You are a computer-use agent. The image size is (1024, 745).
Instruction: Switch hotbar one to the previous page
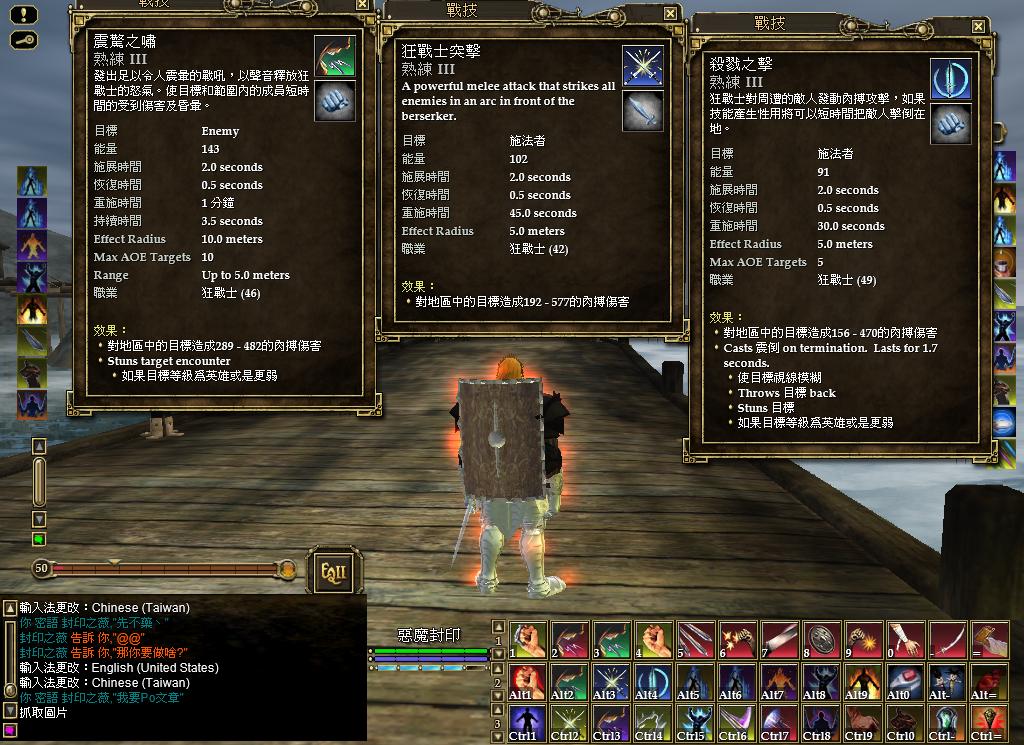[x=499, y=627]
